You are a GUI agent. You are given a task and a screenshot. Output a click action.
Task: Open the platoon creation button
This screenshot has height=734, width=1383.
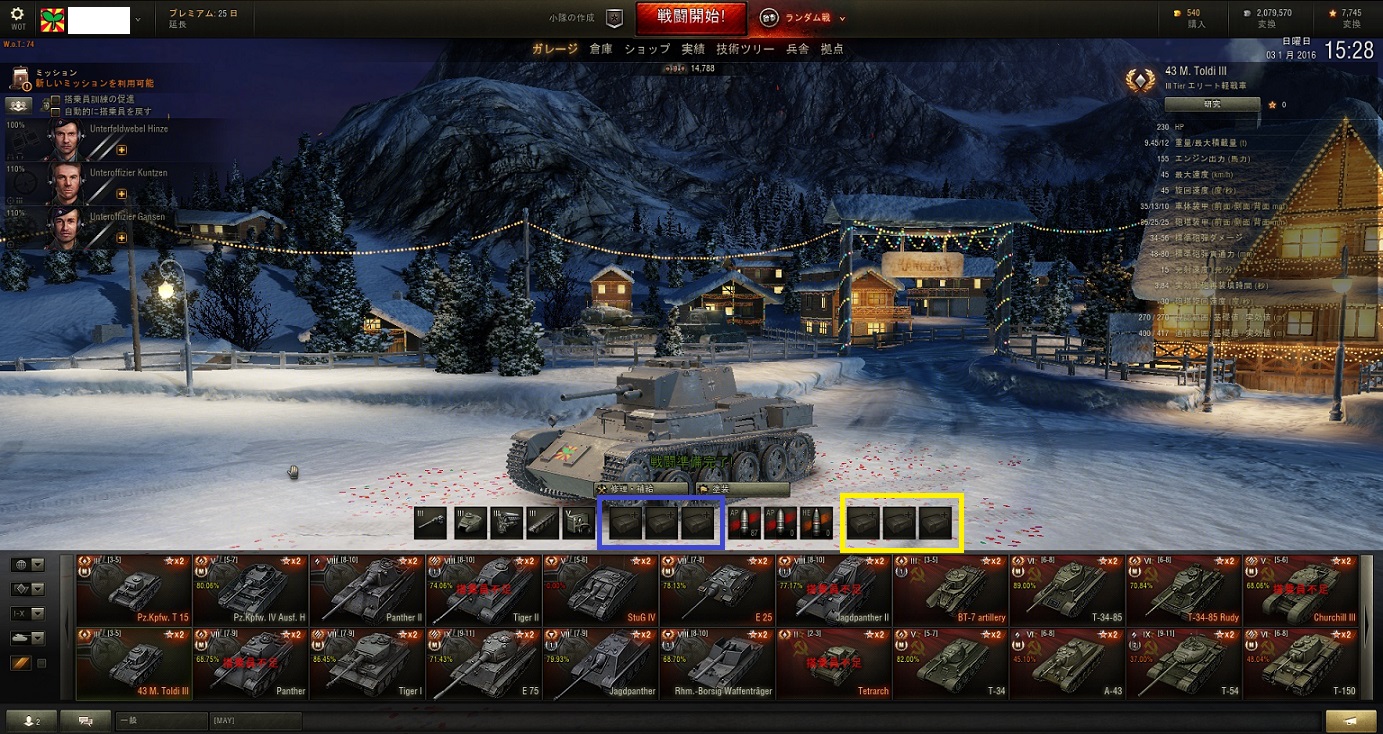tap(614, 17)
